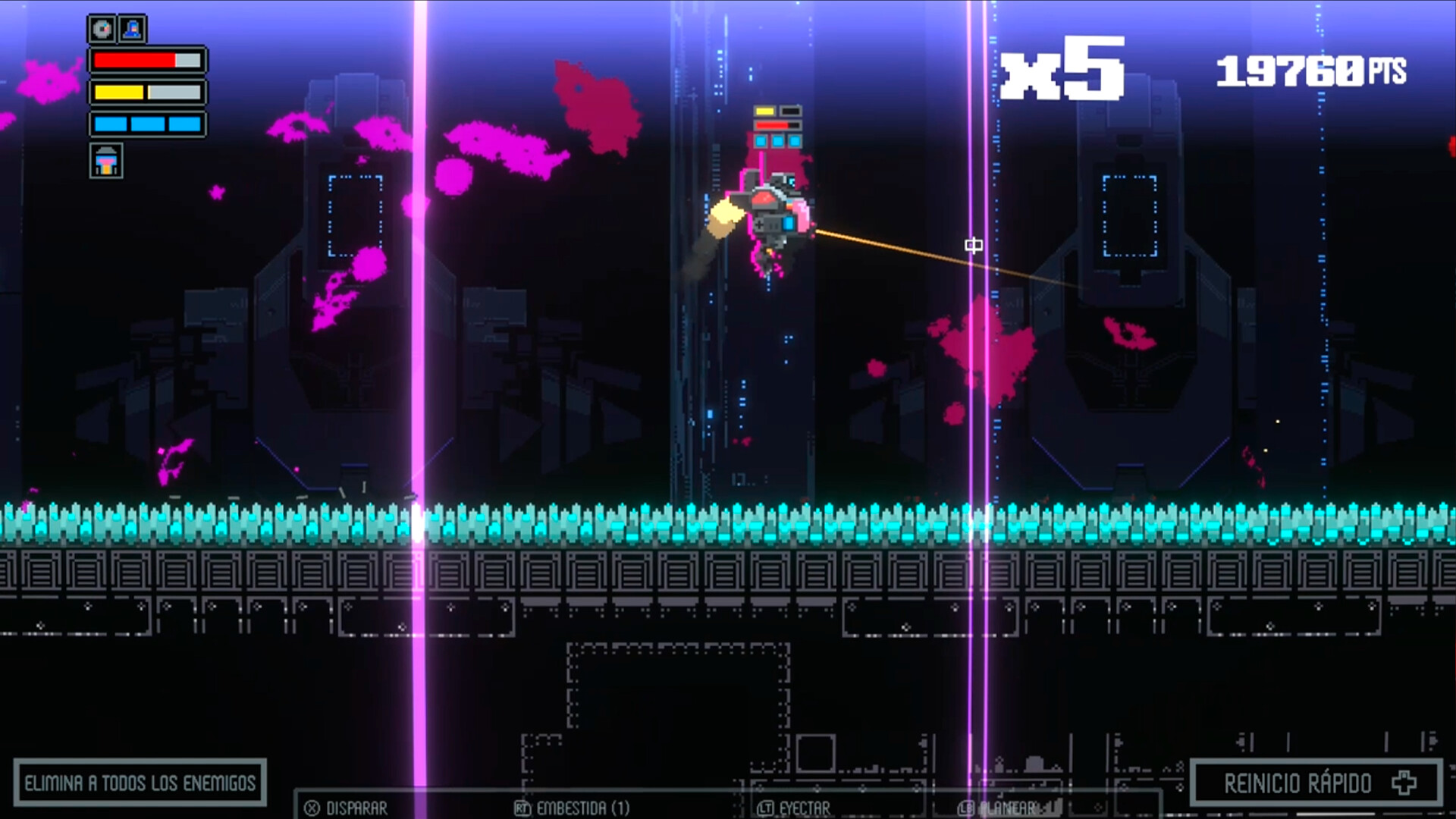The width and height of the screenshot is (1456, 819).
Task: Toggle the rightmost blue energy segment
Action: pos(184,124)
